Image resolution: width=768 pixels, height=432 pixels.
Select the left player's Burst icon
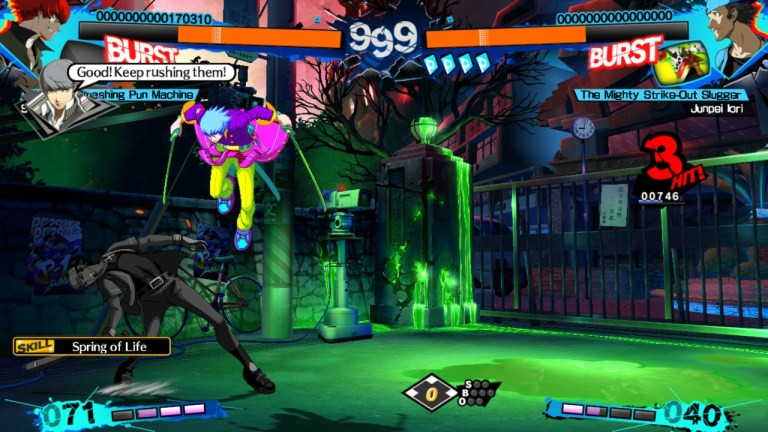pos(141,51)
